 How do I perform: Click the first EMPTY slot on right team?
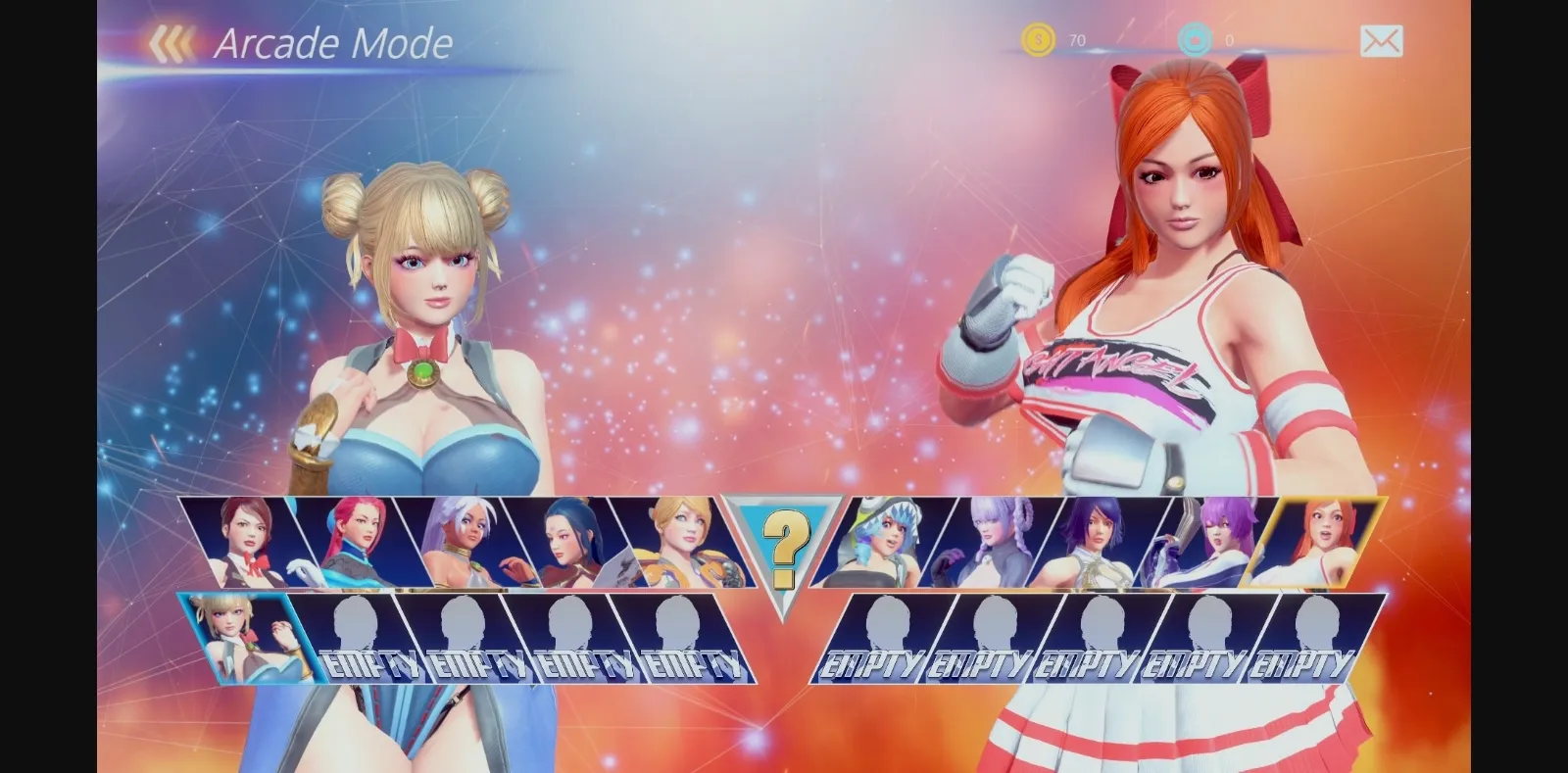click(880, 637)
